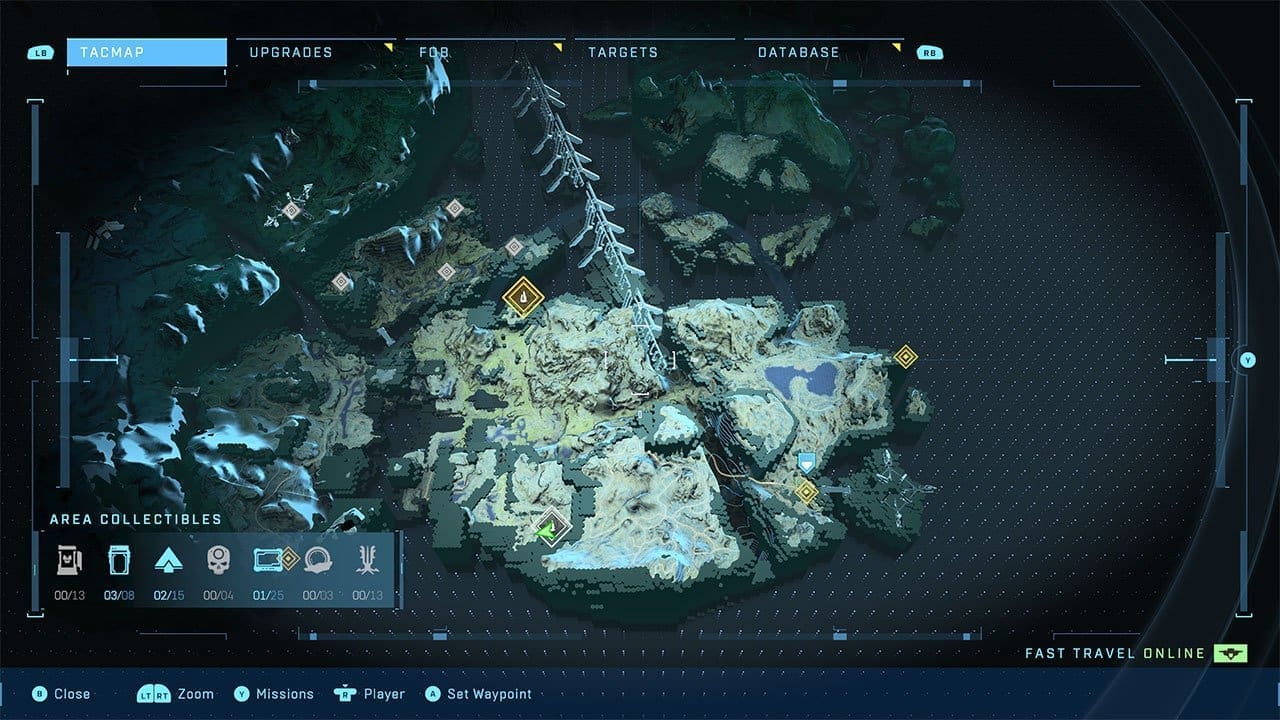
Task: Click the gold diamond marker near the waypoint
Action: [x=807, y=490]
